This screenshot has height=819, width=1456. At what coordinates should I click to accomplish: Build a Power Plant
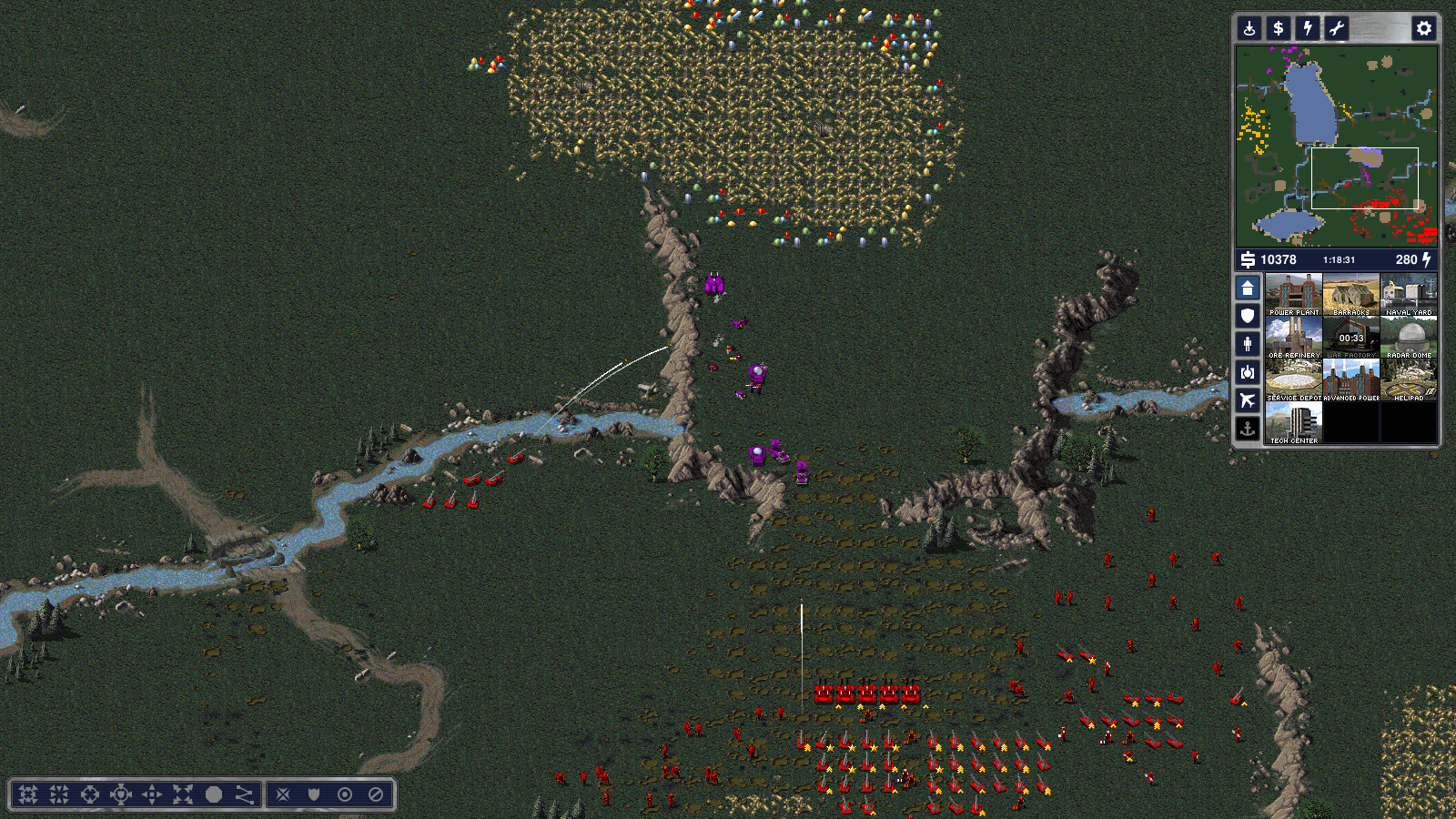point(1293,294)
